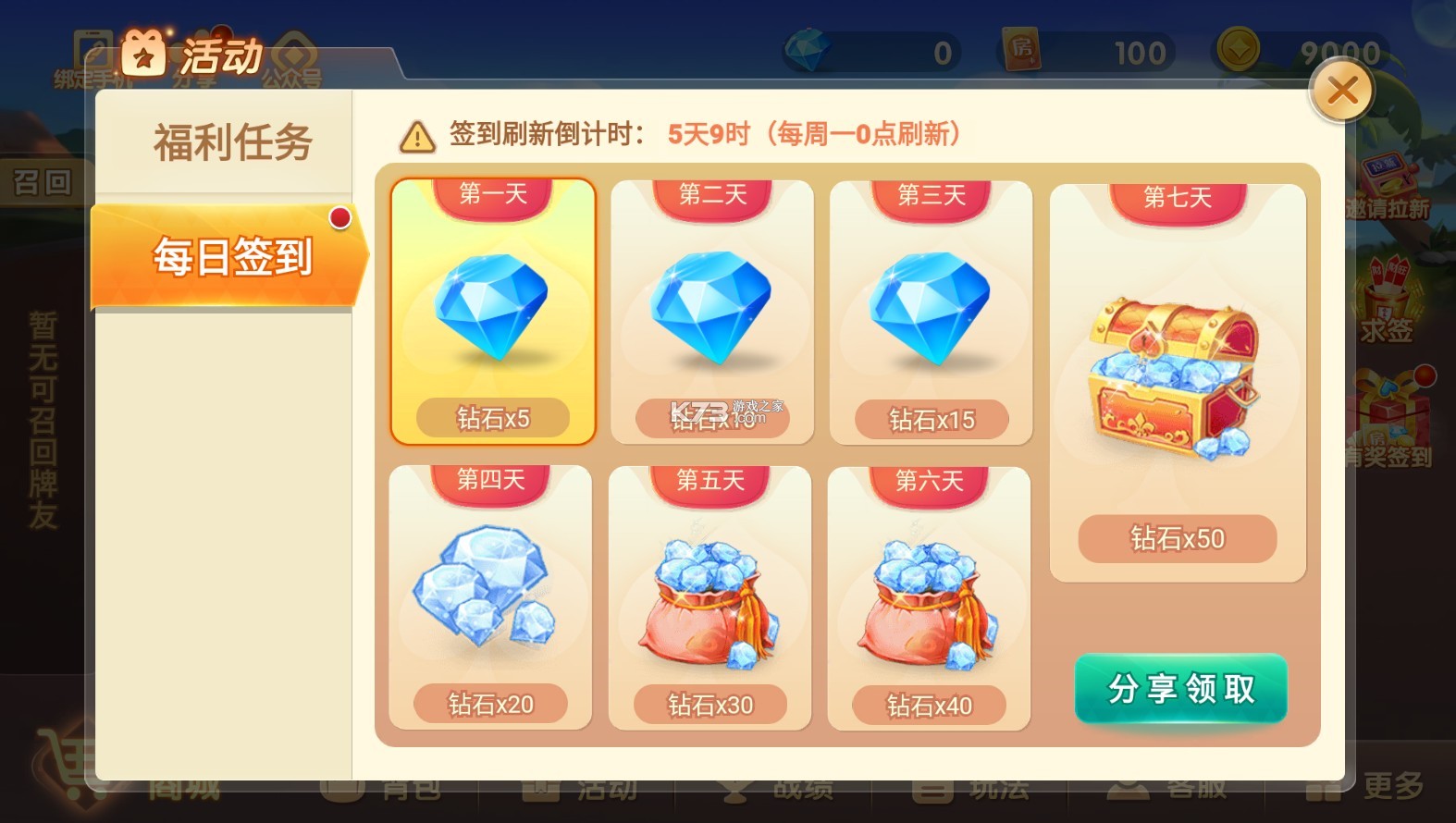Select the 第一天 钻石x5 reward card

click(493, 312)
